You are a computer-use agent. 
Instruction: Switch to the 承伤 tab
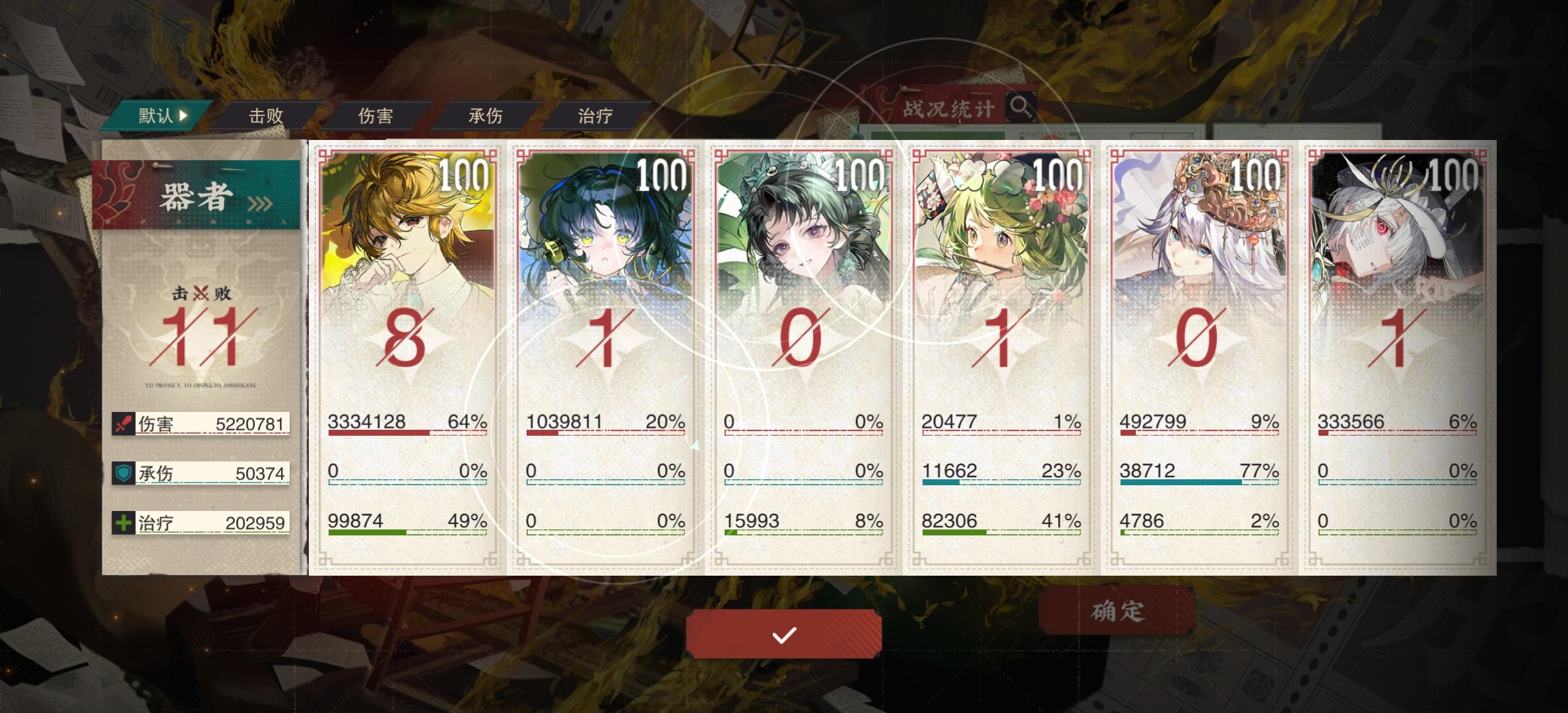(x=484, y=114)
